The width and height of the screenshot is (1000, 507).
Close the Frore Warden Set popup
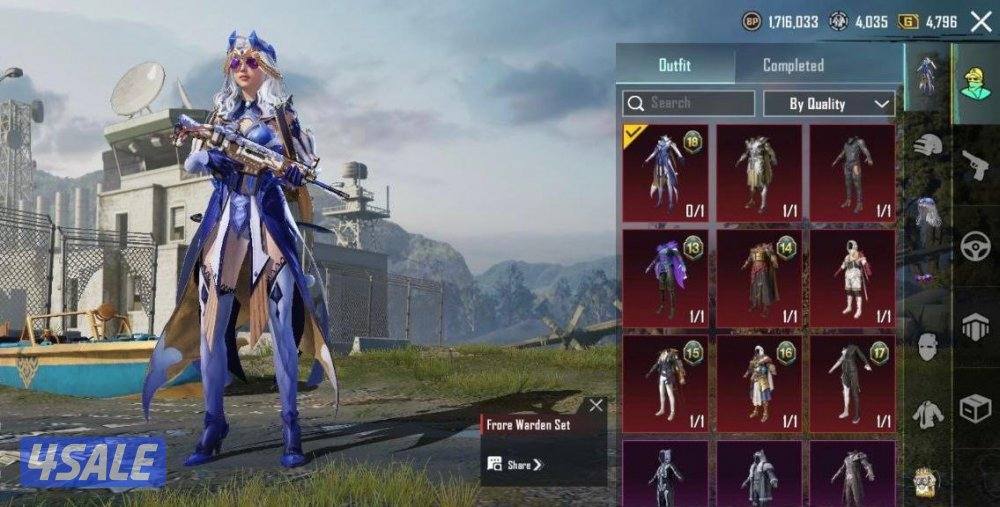596,405
